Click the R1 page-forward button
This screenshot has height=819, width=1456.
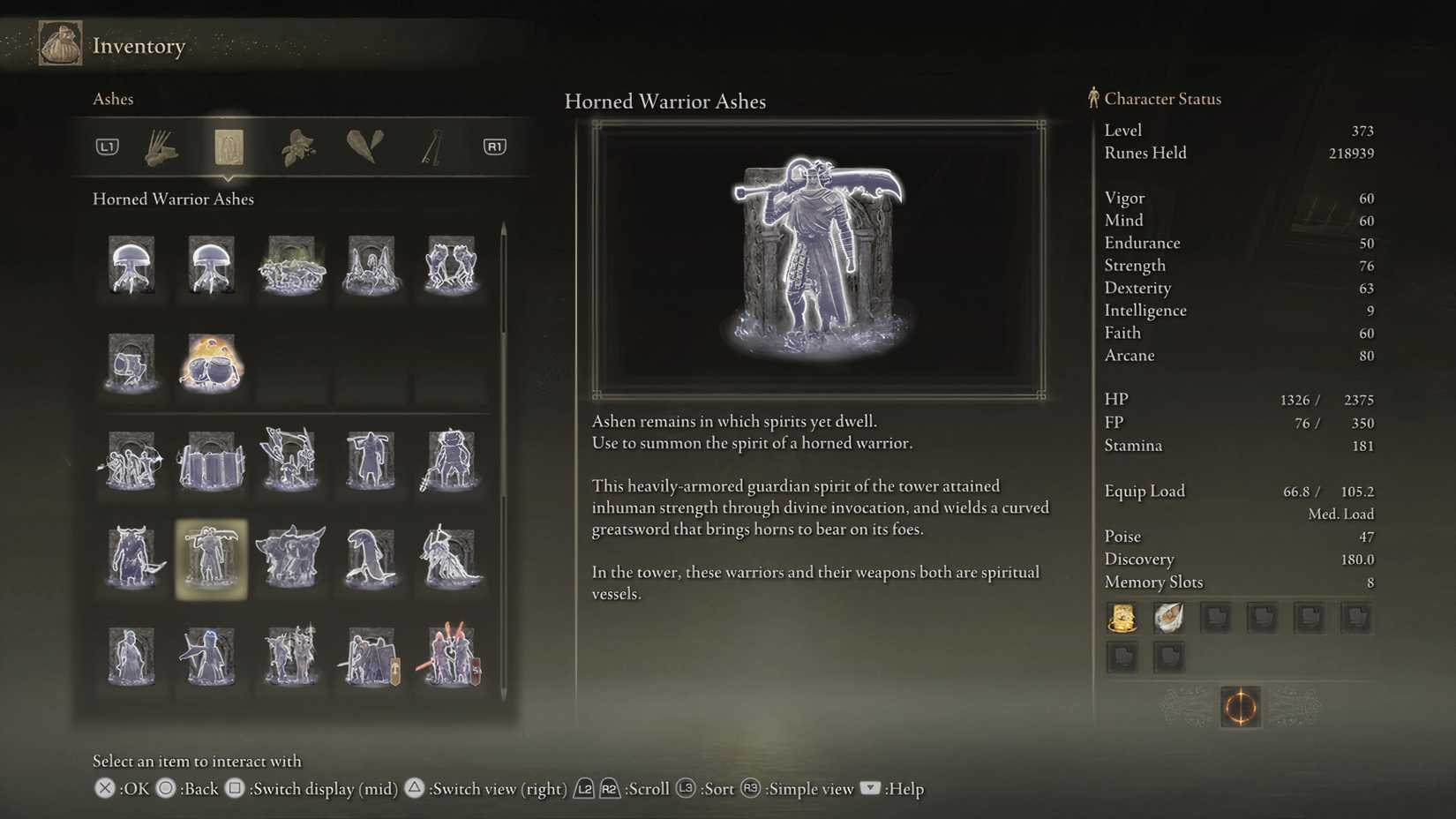pos(494,147)
